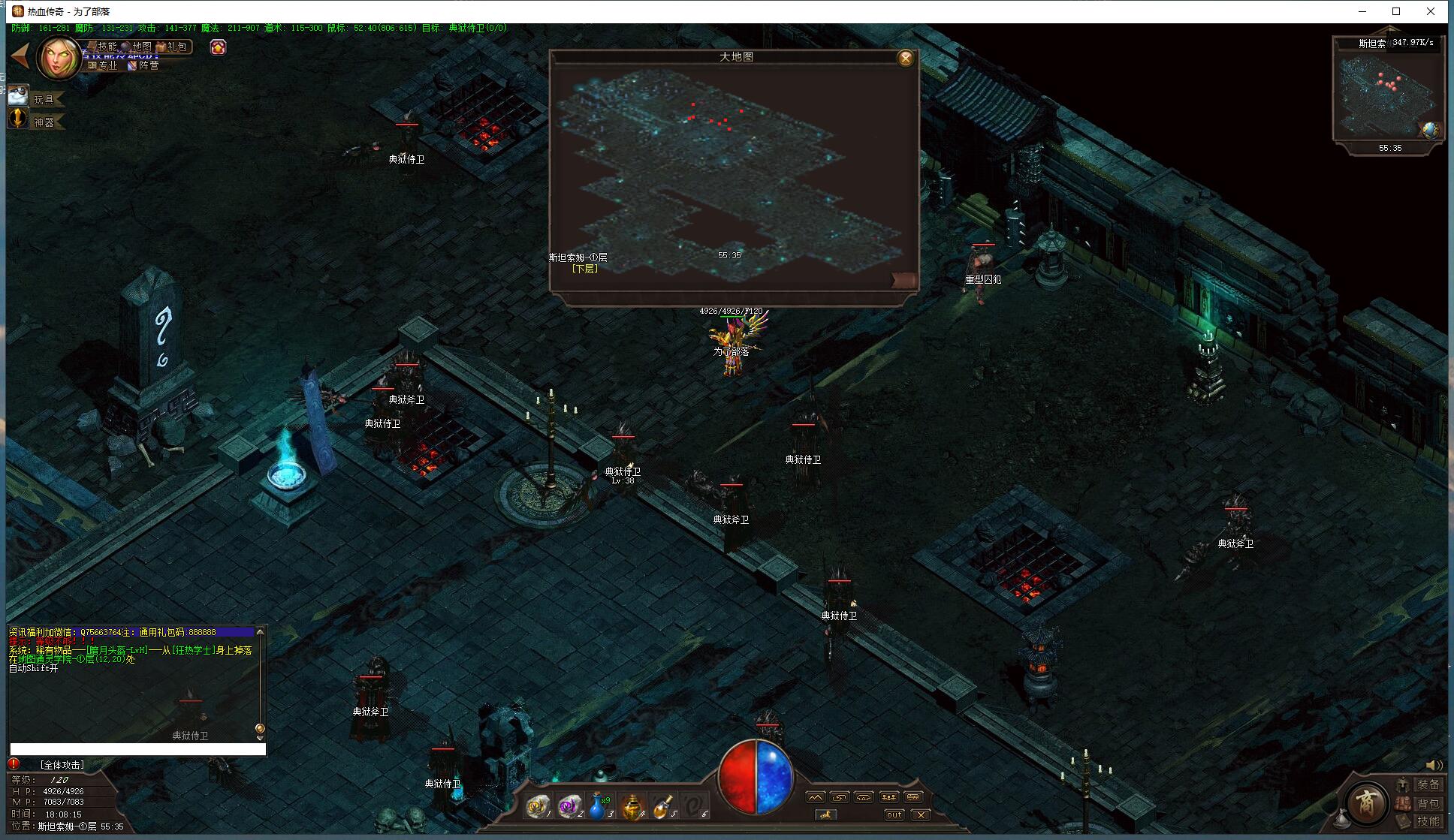
Task: Click the blonde character portrait
Action: click(59, 59)
